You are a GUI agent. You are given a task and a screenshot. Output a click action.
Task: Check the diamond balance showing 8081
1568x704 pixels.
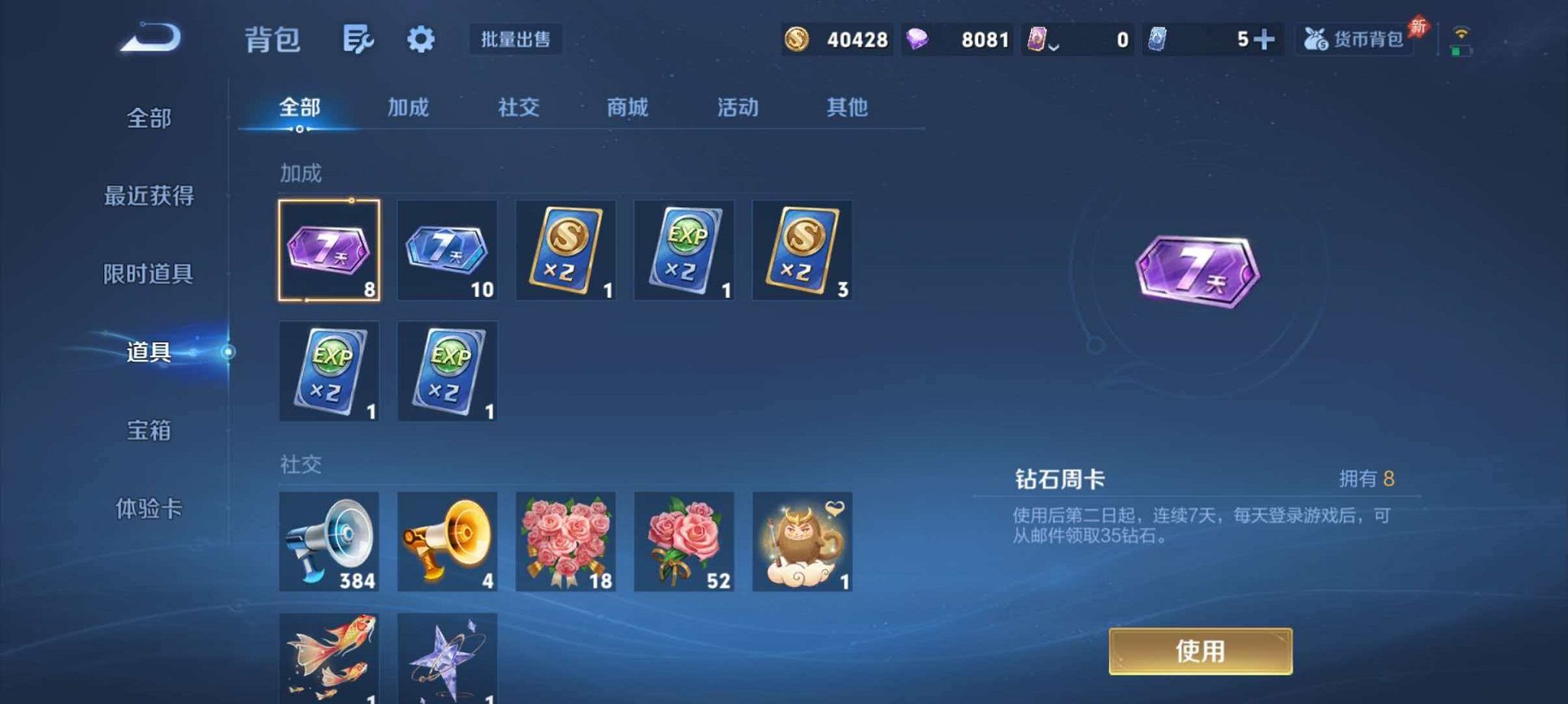(982, 40)
